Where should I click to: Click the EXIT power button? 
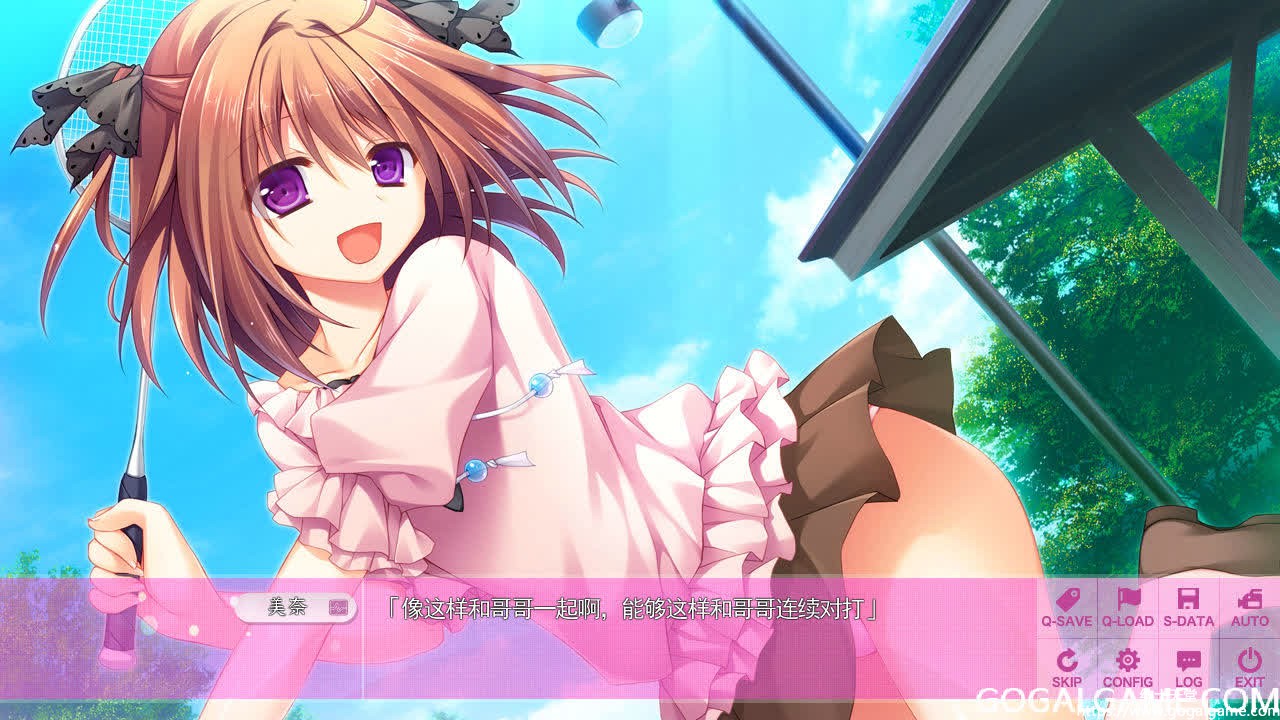click(1249, 667)
